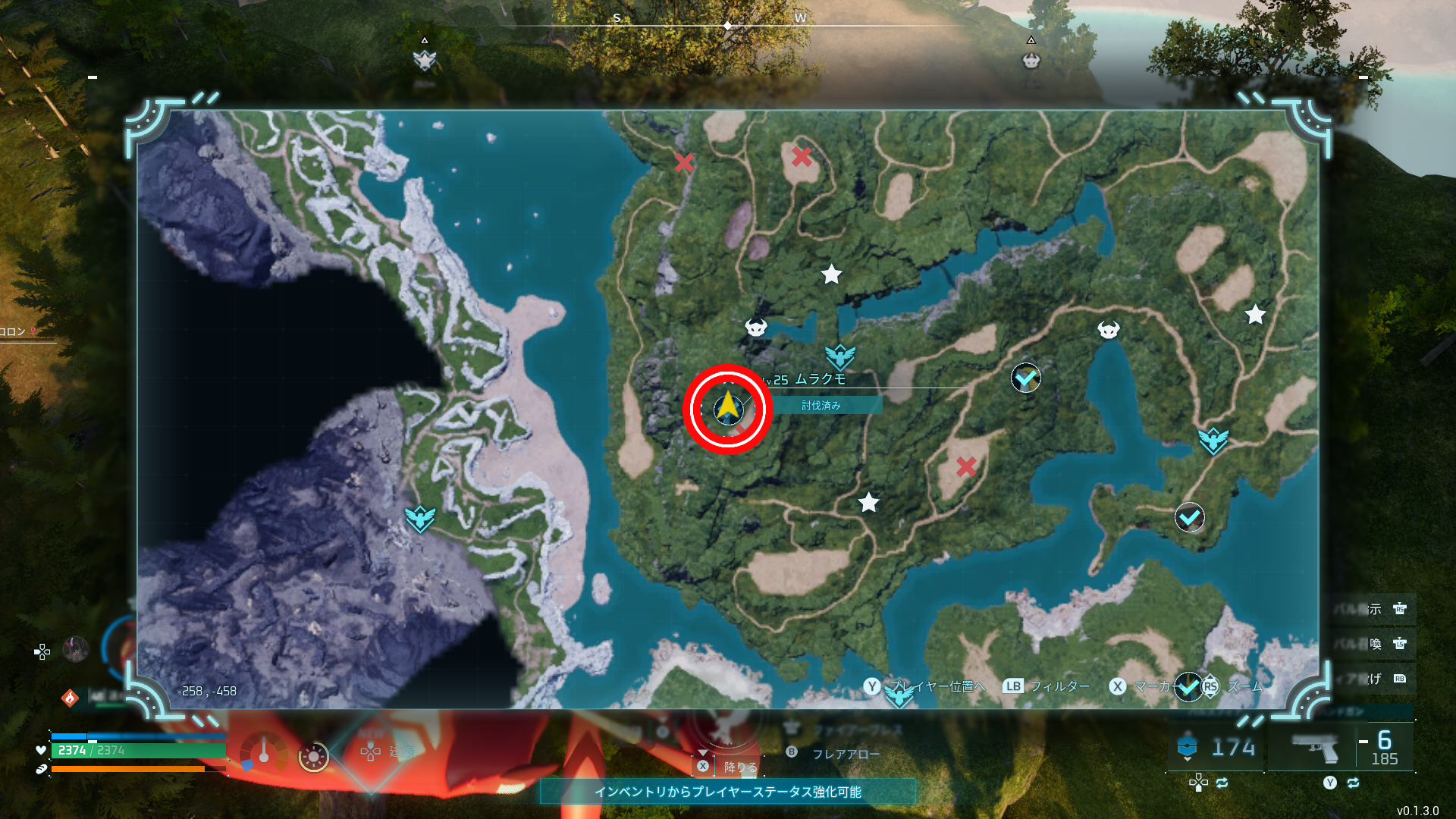
Task: Choose the fast travel eagle beside the ムラクモ label
Action: click(839, 356)
